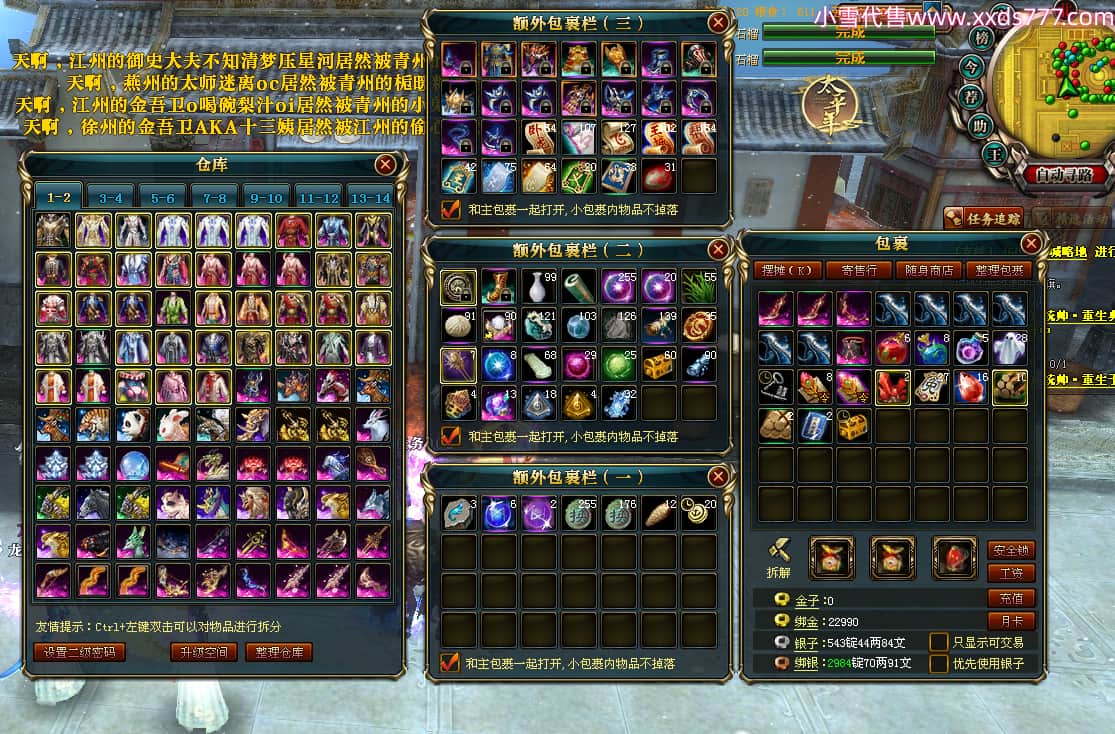Image resolution: width=1115 pixels, height=734 pixels.
Task: Click the 安全锁 safety lock button
Action: click(1011, 550)
